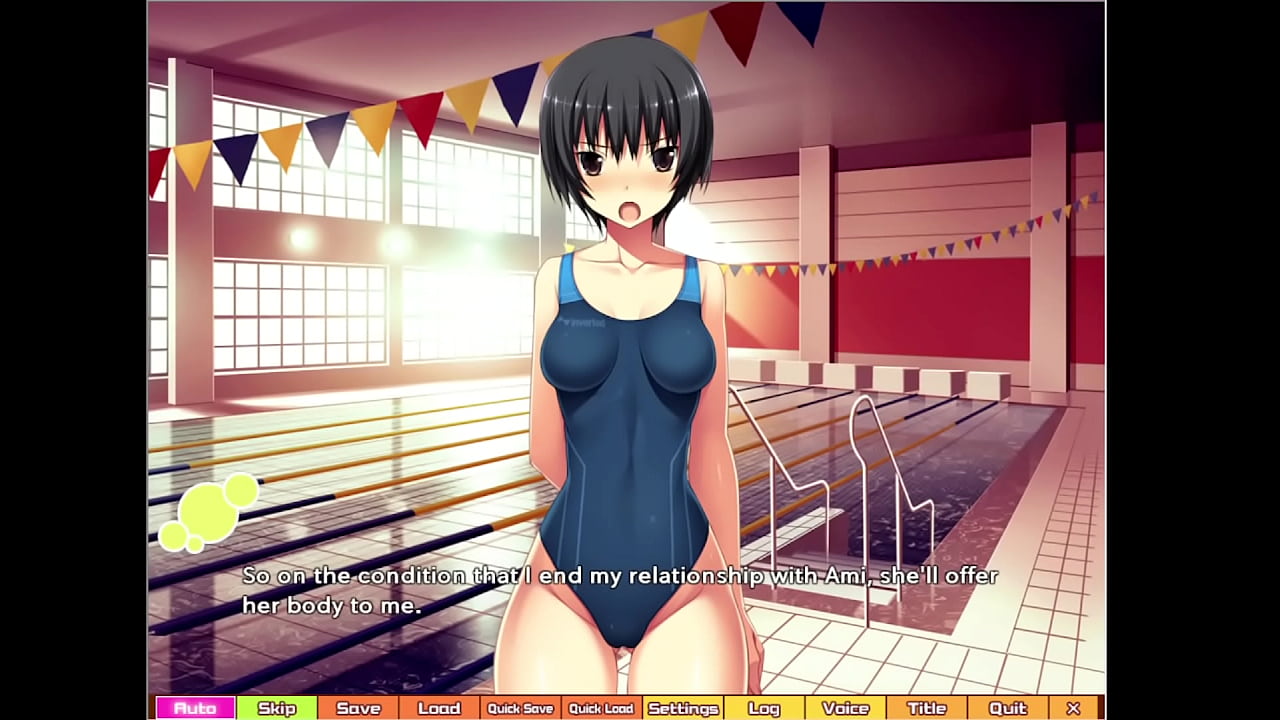
Task: Click the Quick Load button
Action: [x=601, y=708]
